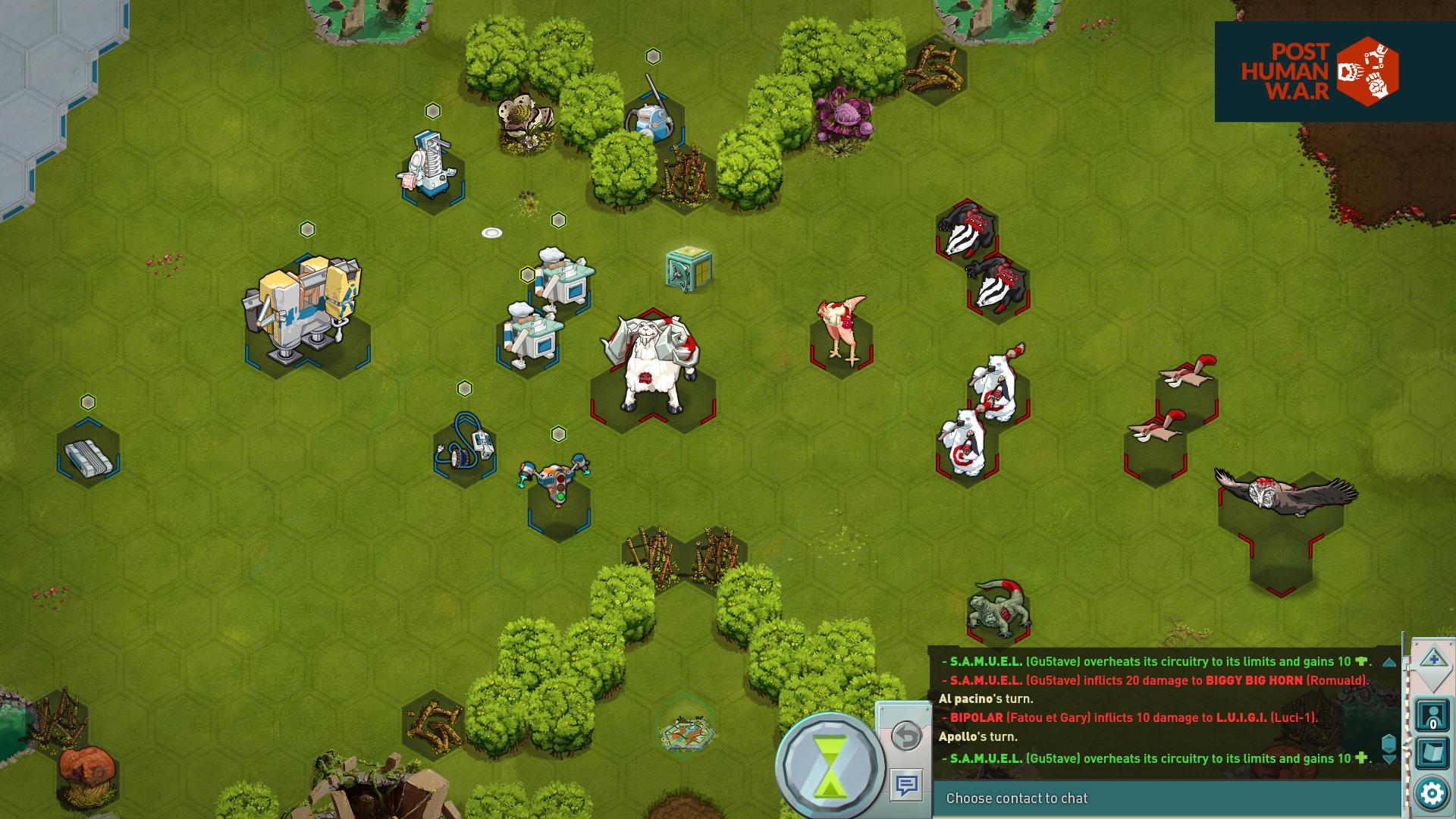Viewport: 1456px width, 819px height.
Task: Select the white goat BIGGY BIG HORN
Action: tap(654, 356)
